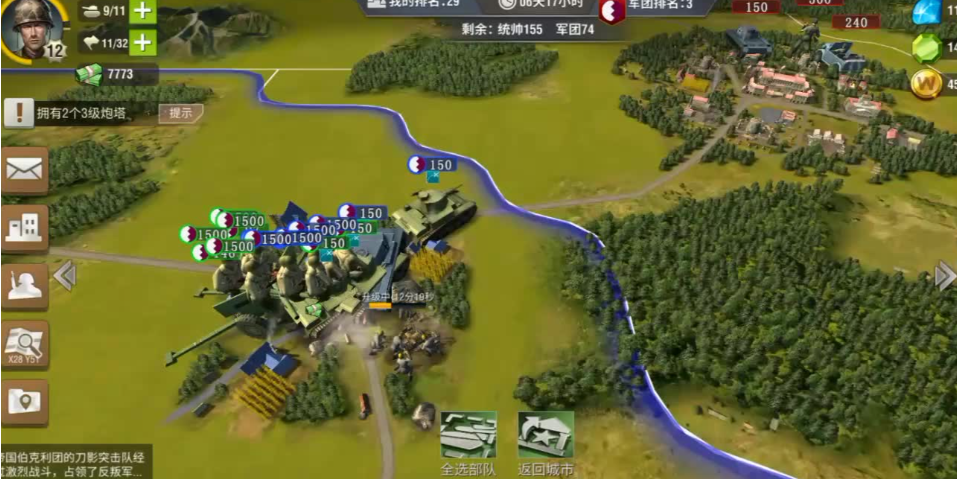Open the exclamation mark quest tracker
Viewport: 957px width, 479px height.
coord(18,112)
